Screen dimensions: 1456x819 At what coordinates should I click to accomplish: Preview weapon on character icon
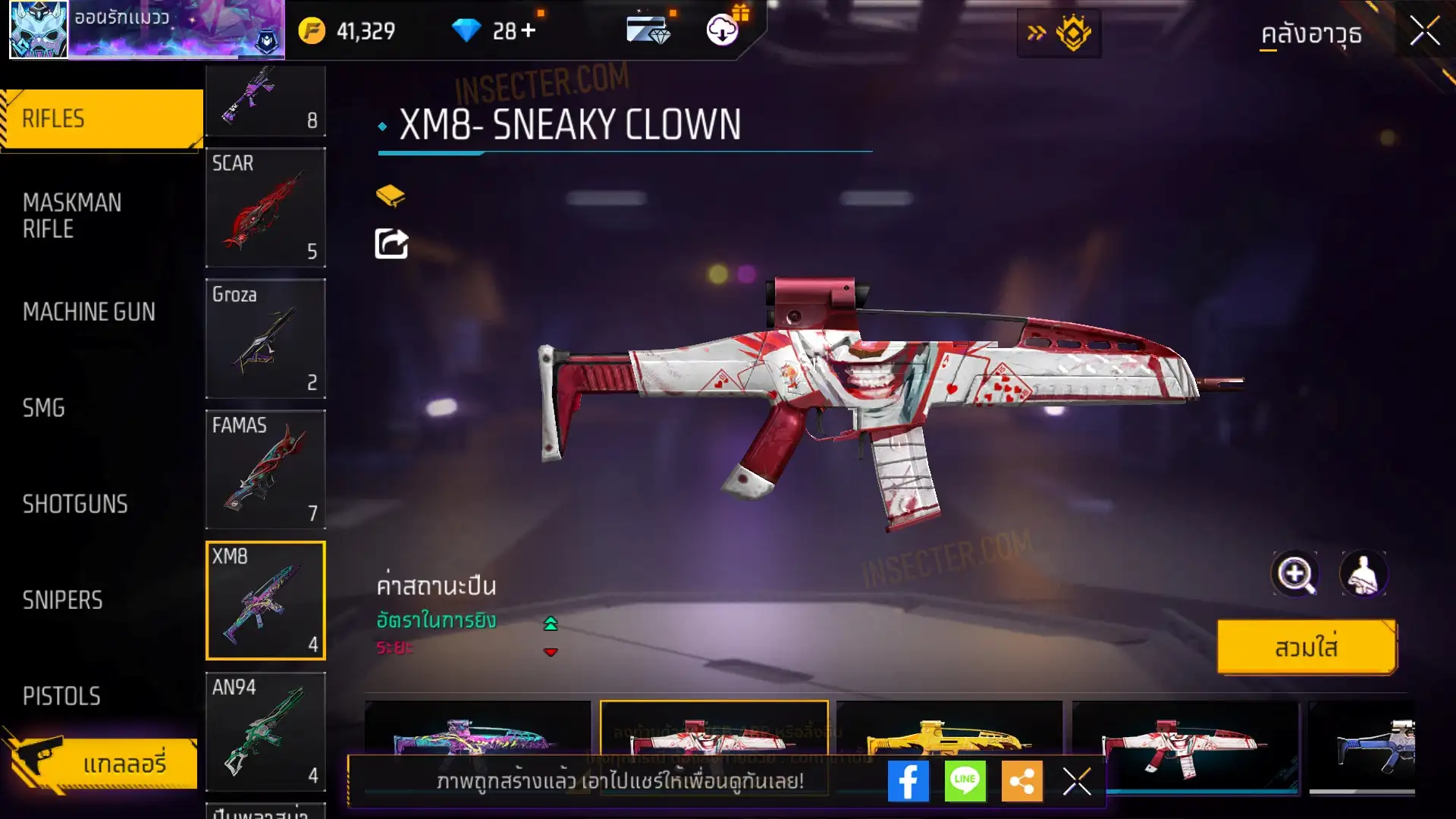point(1363,574)
